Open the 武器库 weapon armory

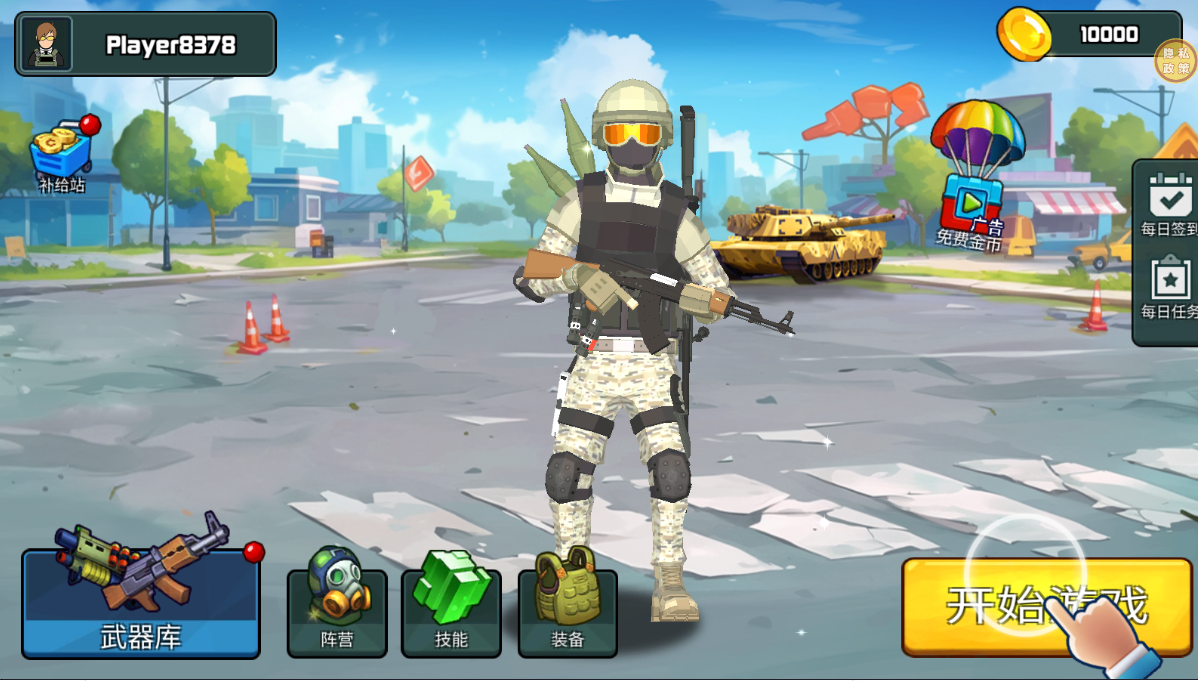pyautogui.click(x=141, y=603)
